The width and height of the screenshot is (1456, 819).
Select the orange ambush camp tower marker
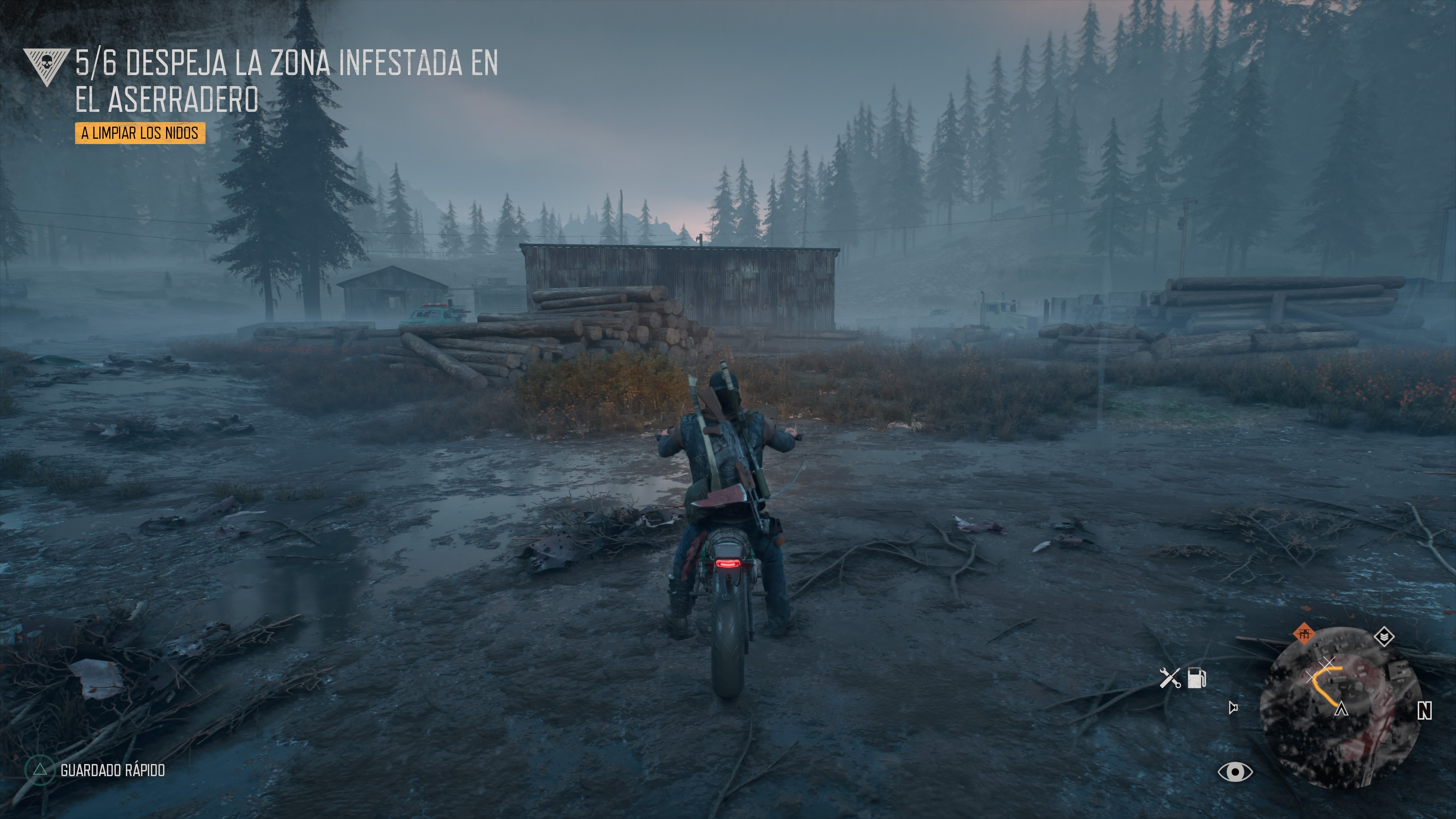click(x=1304, y=634)
